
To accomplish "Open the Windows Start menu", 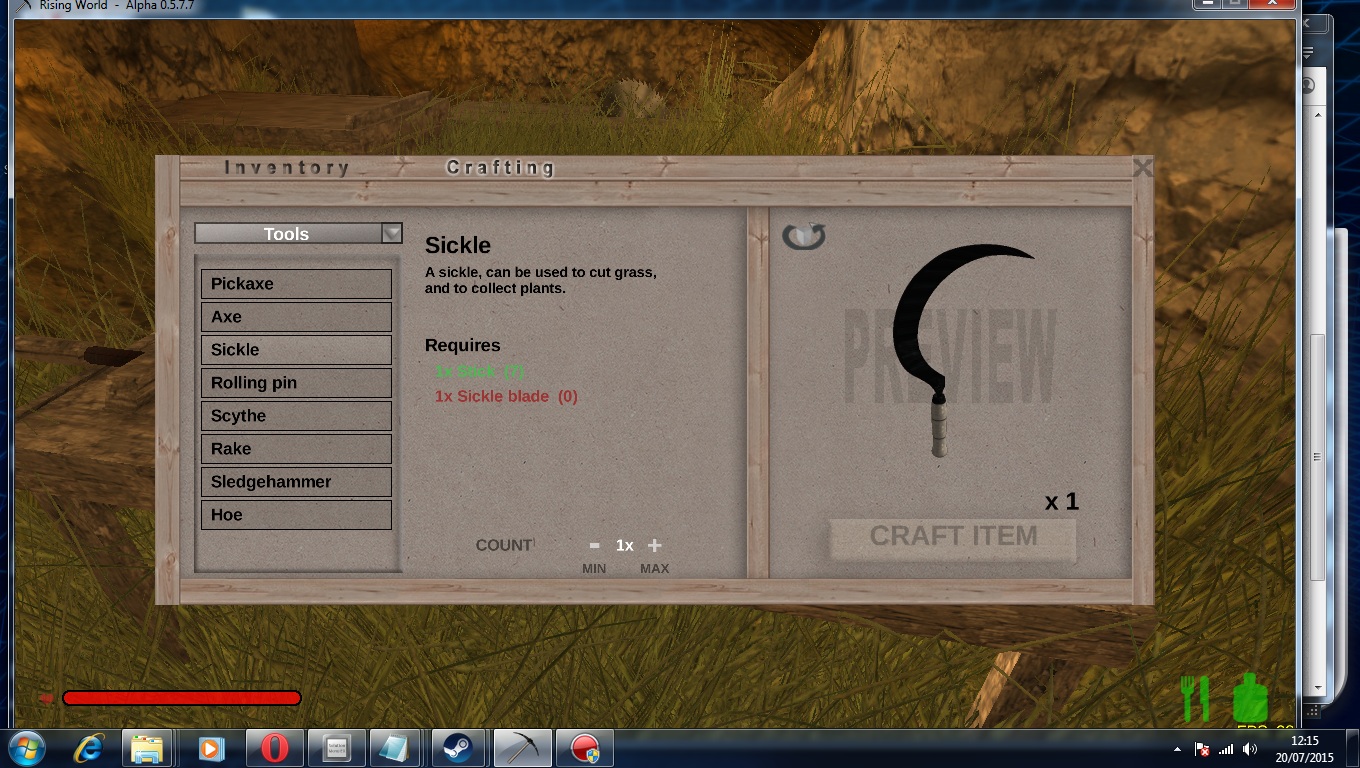I will (x=26, y=748).
